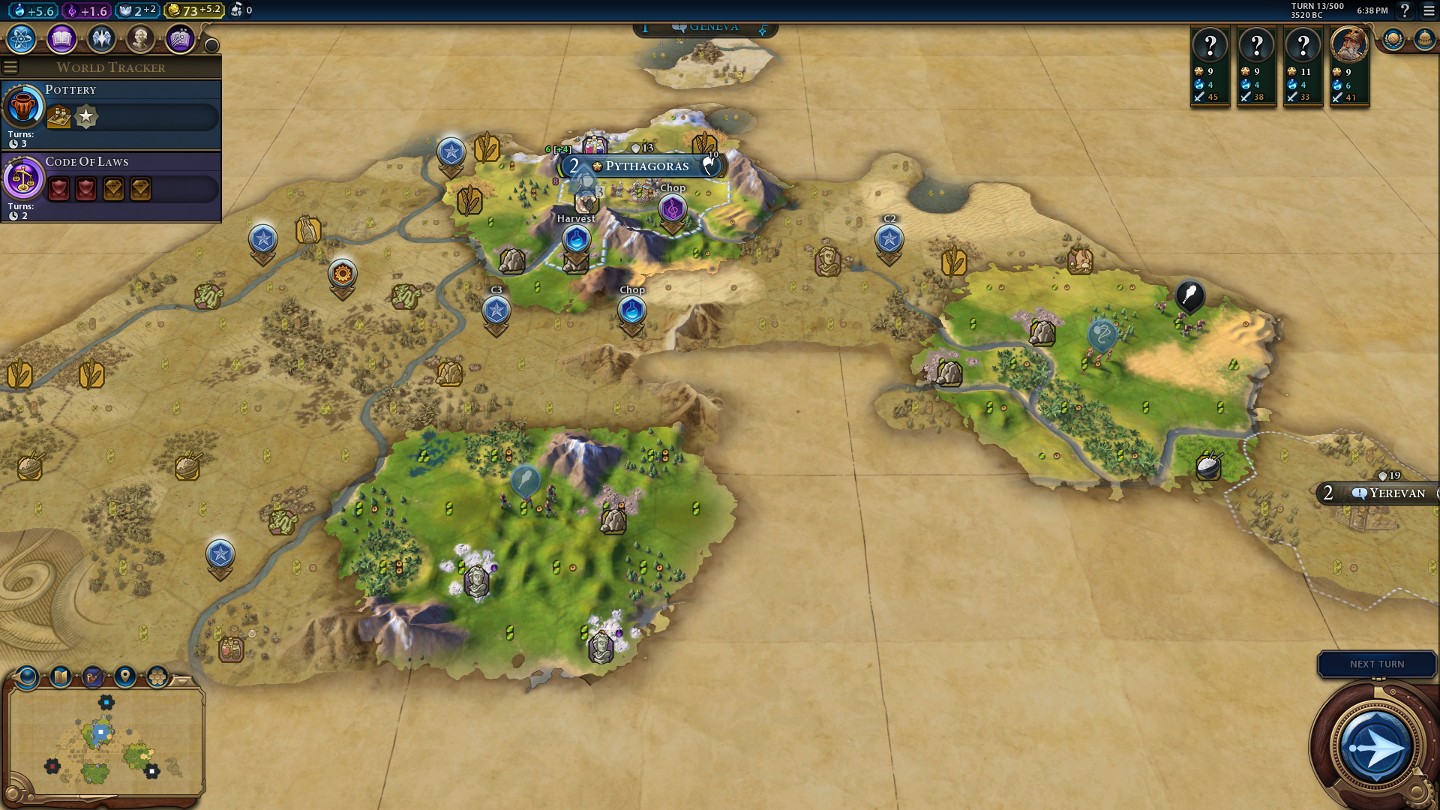
Task: Open the main game menu
Action: [1428, 10]
